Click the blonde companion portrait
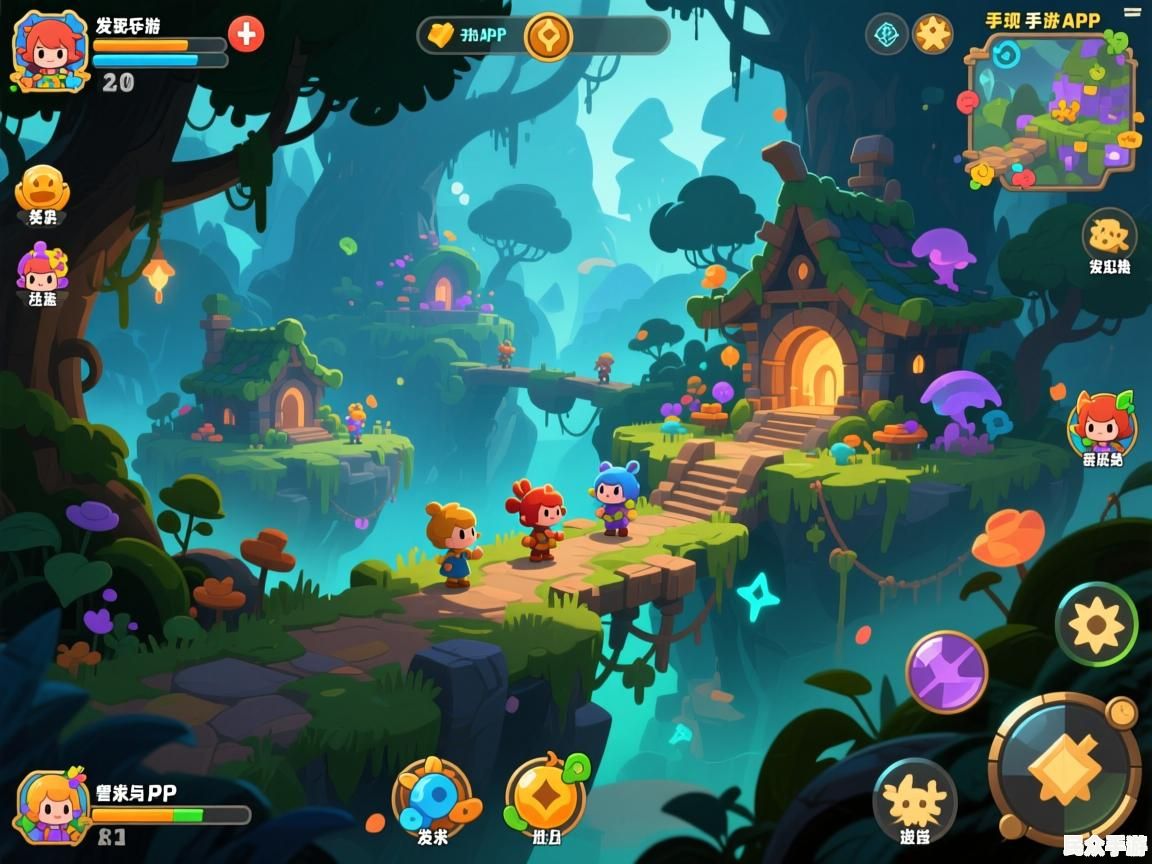This screenshot has width=1152, height=864. click(x=53, y=806)
